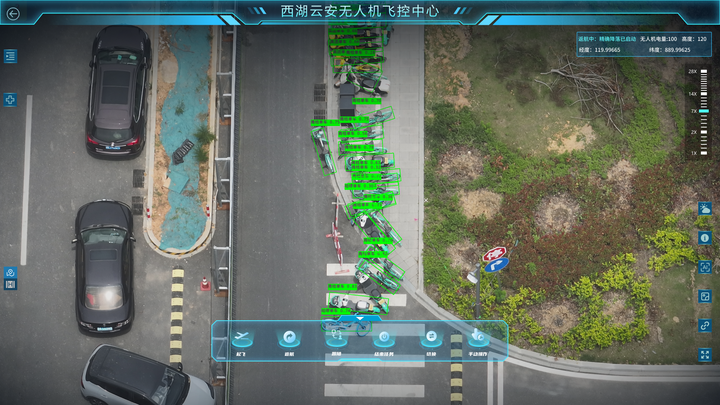Screen dimensions: 720x405
Task: Activate the 起飞 takeoff button
Action: click(x=241, y=338)
